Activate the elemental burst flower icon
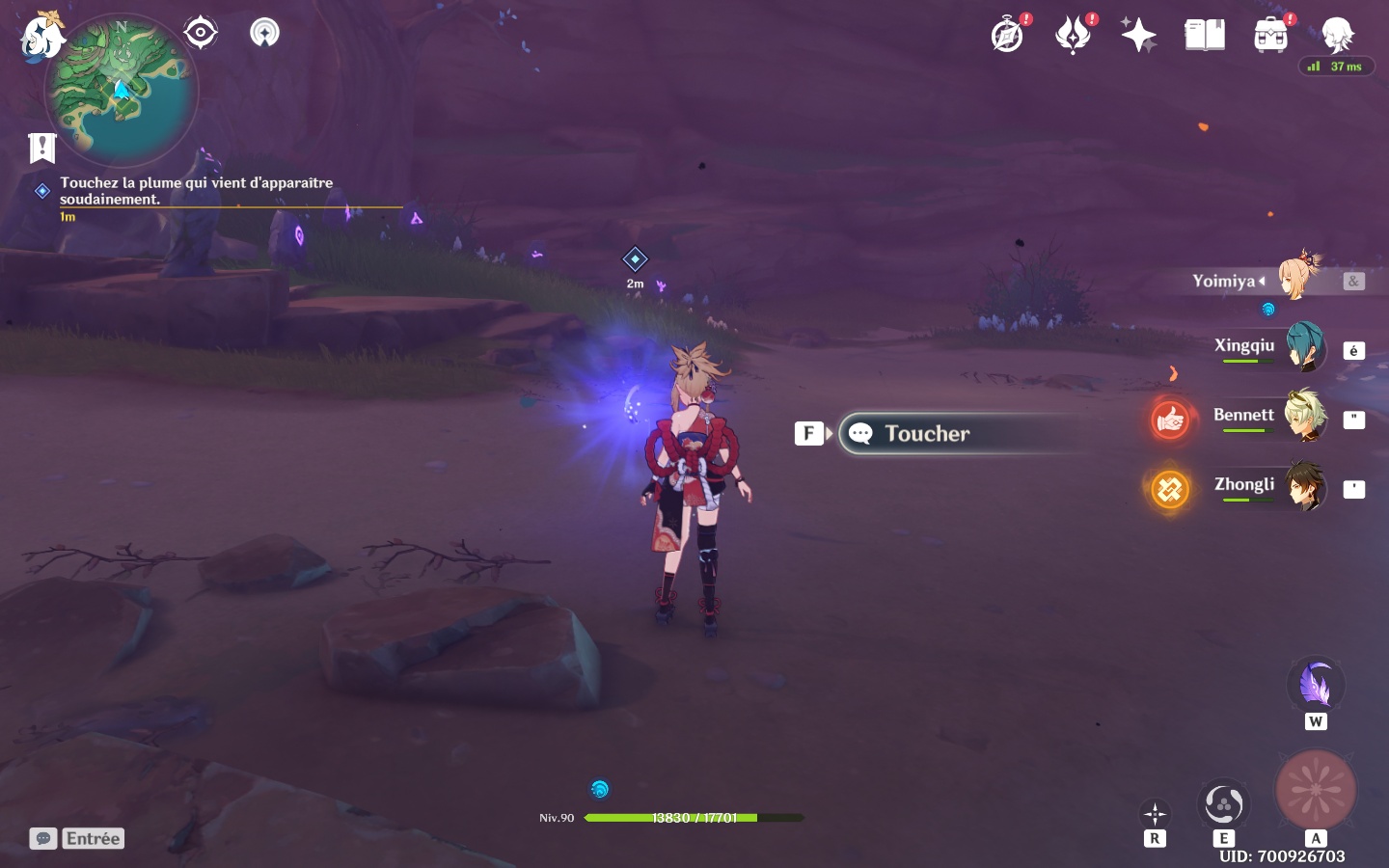Screen dimensions: 1389x868 coord(1316,790)
